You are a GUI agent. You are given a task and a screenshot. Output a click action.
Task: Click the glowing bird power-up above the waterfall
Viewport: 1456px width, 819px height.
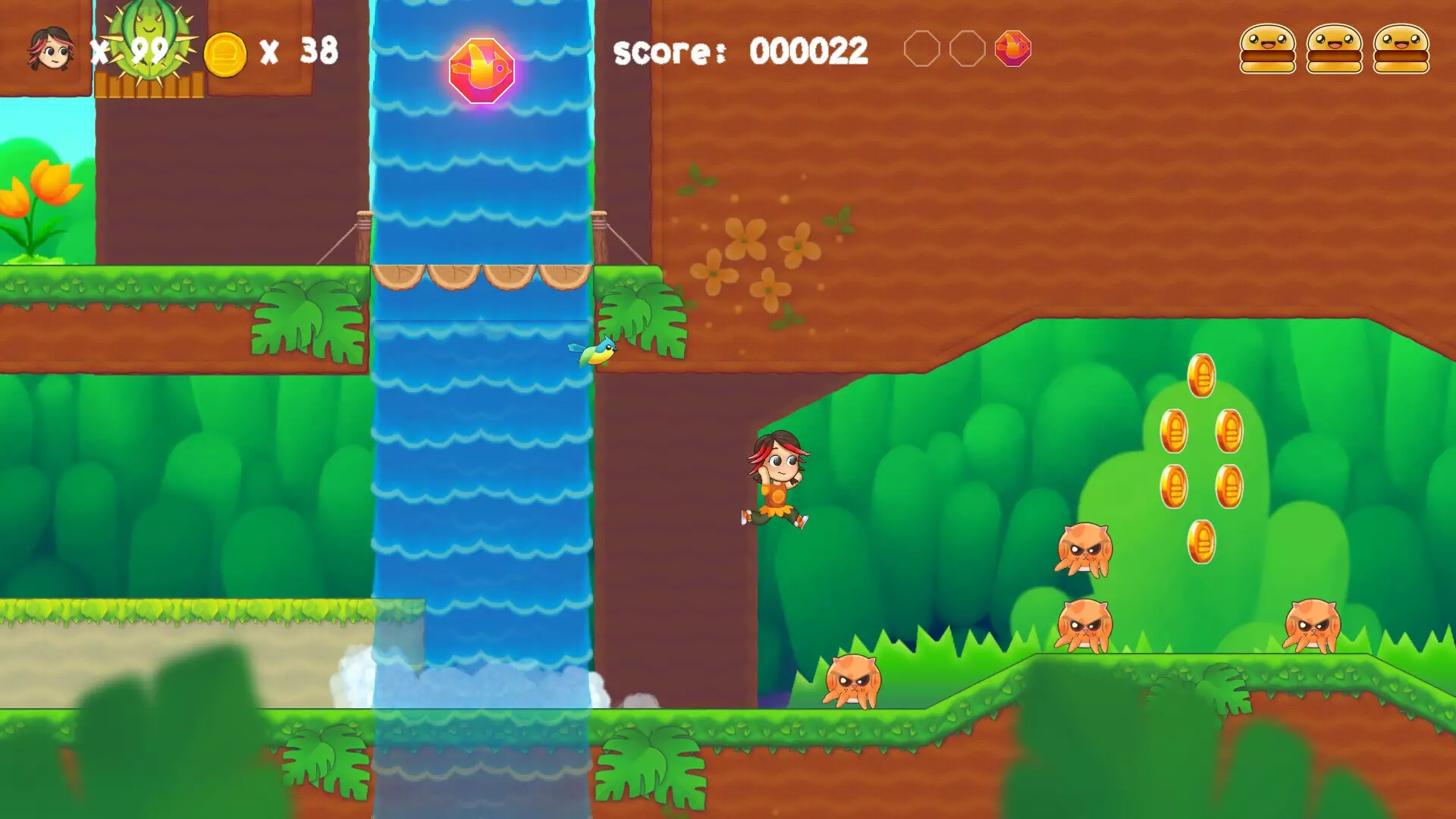(x=483, y=72)
